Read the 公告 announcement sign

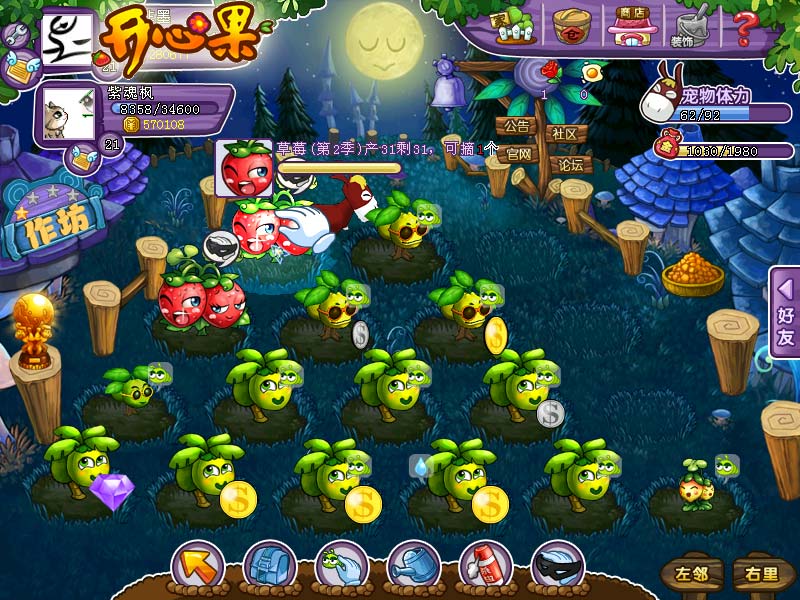click(x=516, y=128)
